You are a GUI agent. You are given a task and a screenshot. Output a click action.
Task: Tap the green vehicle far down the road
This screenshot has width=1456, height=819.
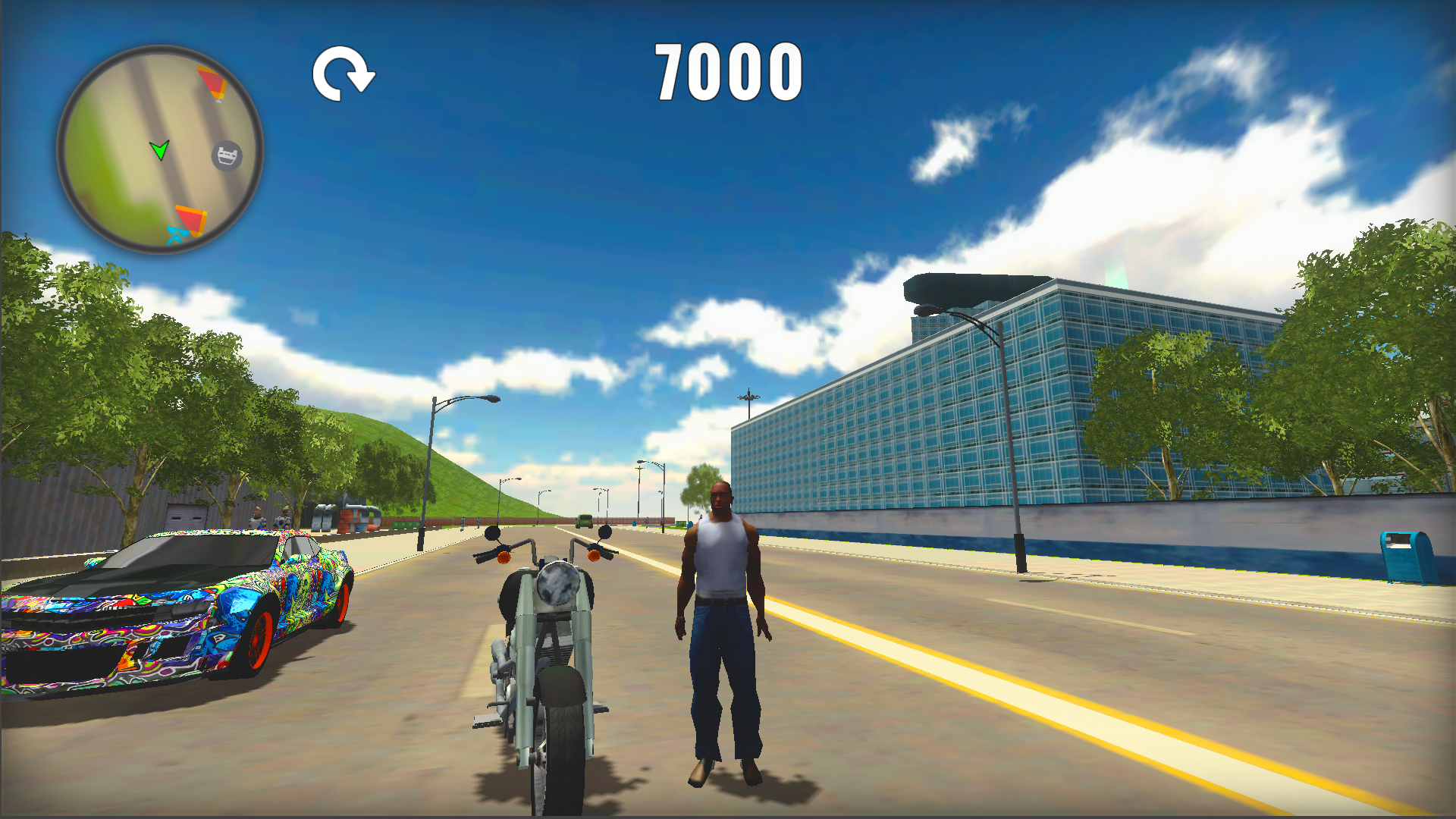click(x=584, y=520)
